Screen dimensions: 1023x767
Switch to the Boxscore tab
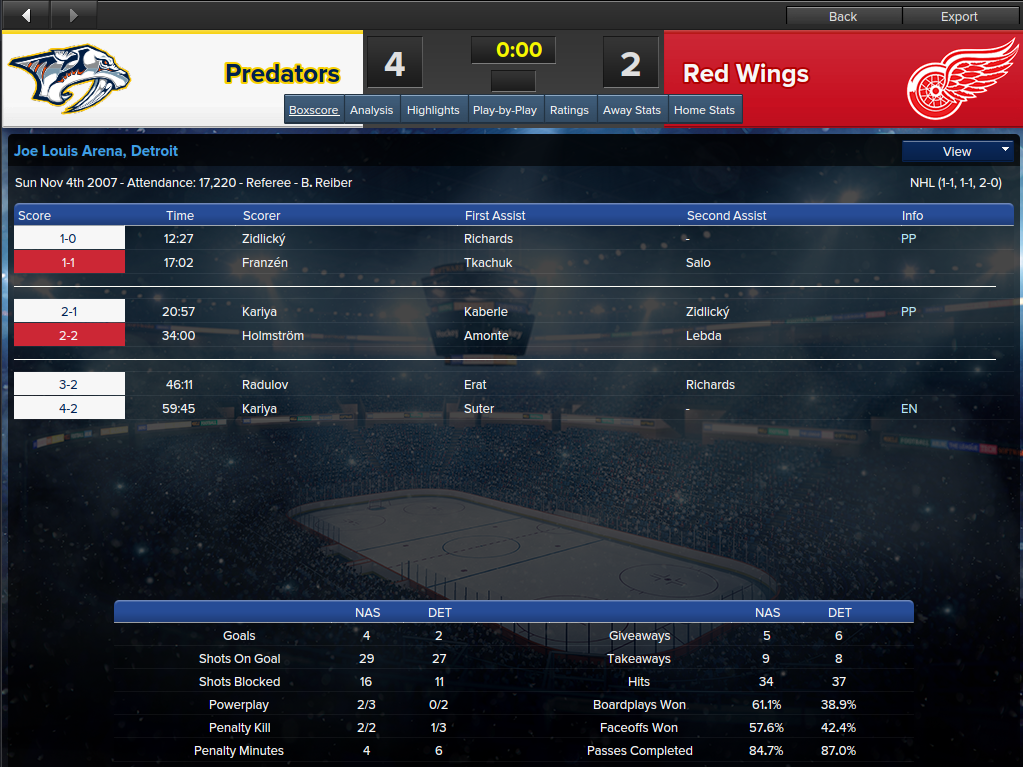(x=314, y=110)
